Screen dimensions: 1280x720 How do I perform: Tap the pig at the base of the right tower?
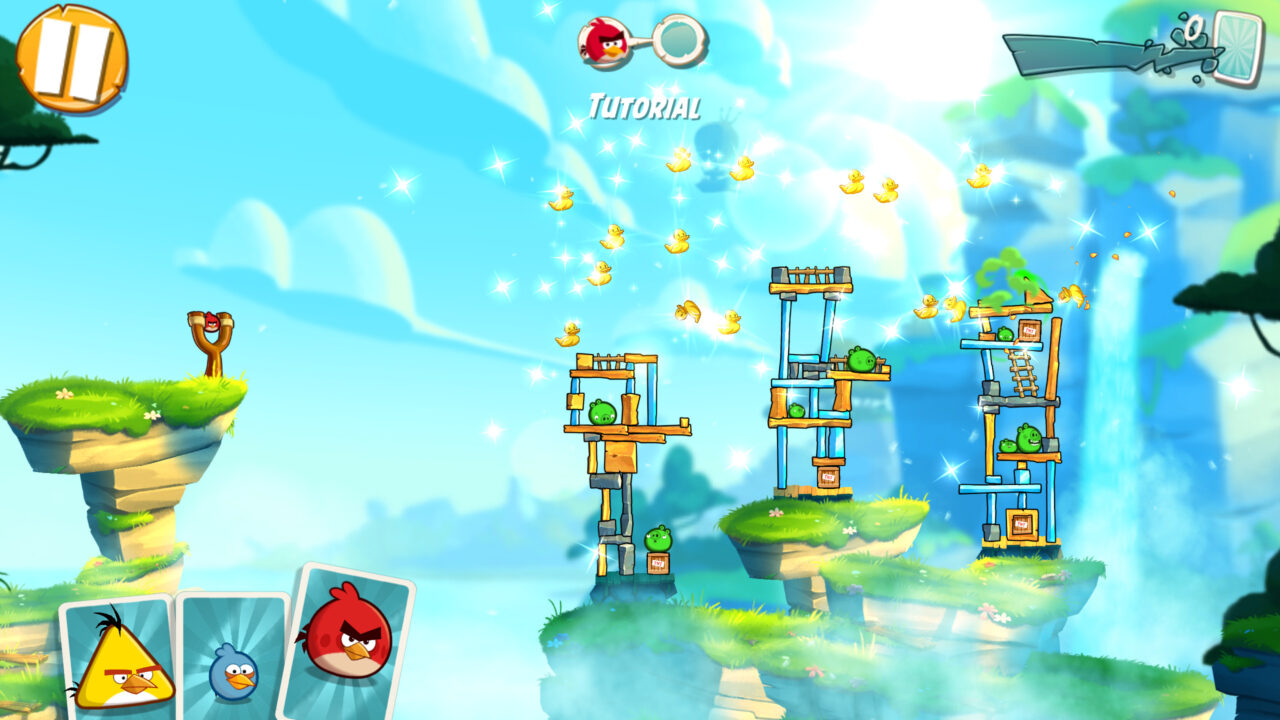point(1028,438)
